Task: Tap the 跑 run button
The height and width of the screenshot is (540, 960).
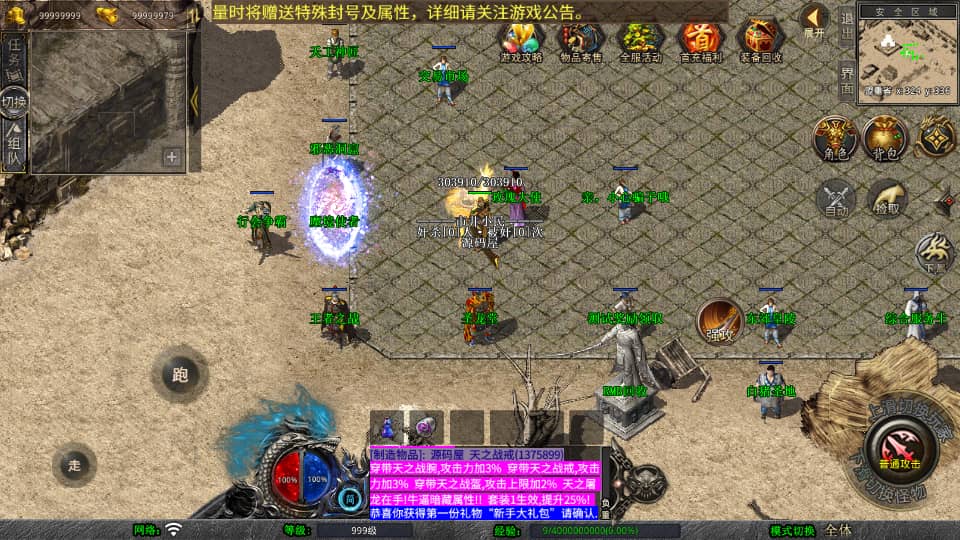Action: (180, 375)
